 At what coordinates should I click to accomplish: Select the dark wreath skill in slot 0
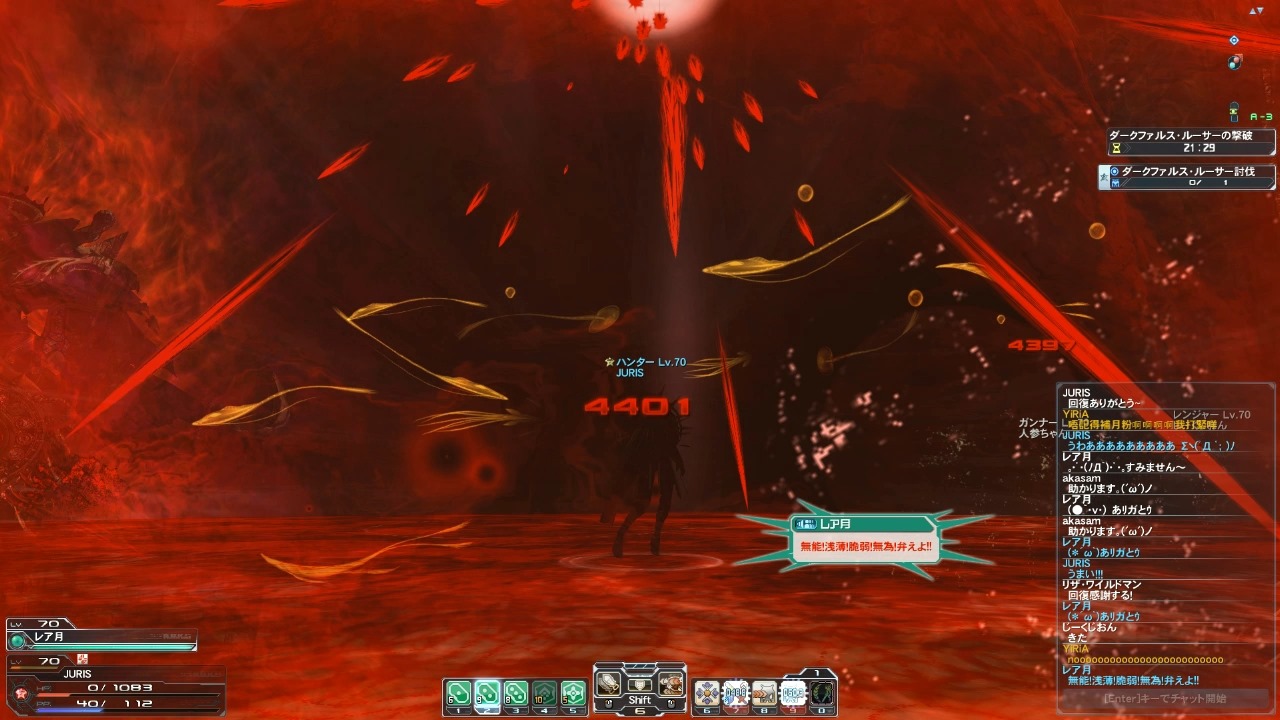point(822,692)
